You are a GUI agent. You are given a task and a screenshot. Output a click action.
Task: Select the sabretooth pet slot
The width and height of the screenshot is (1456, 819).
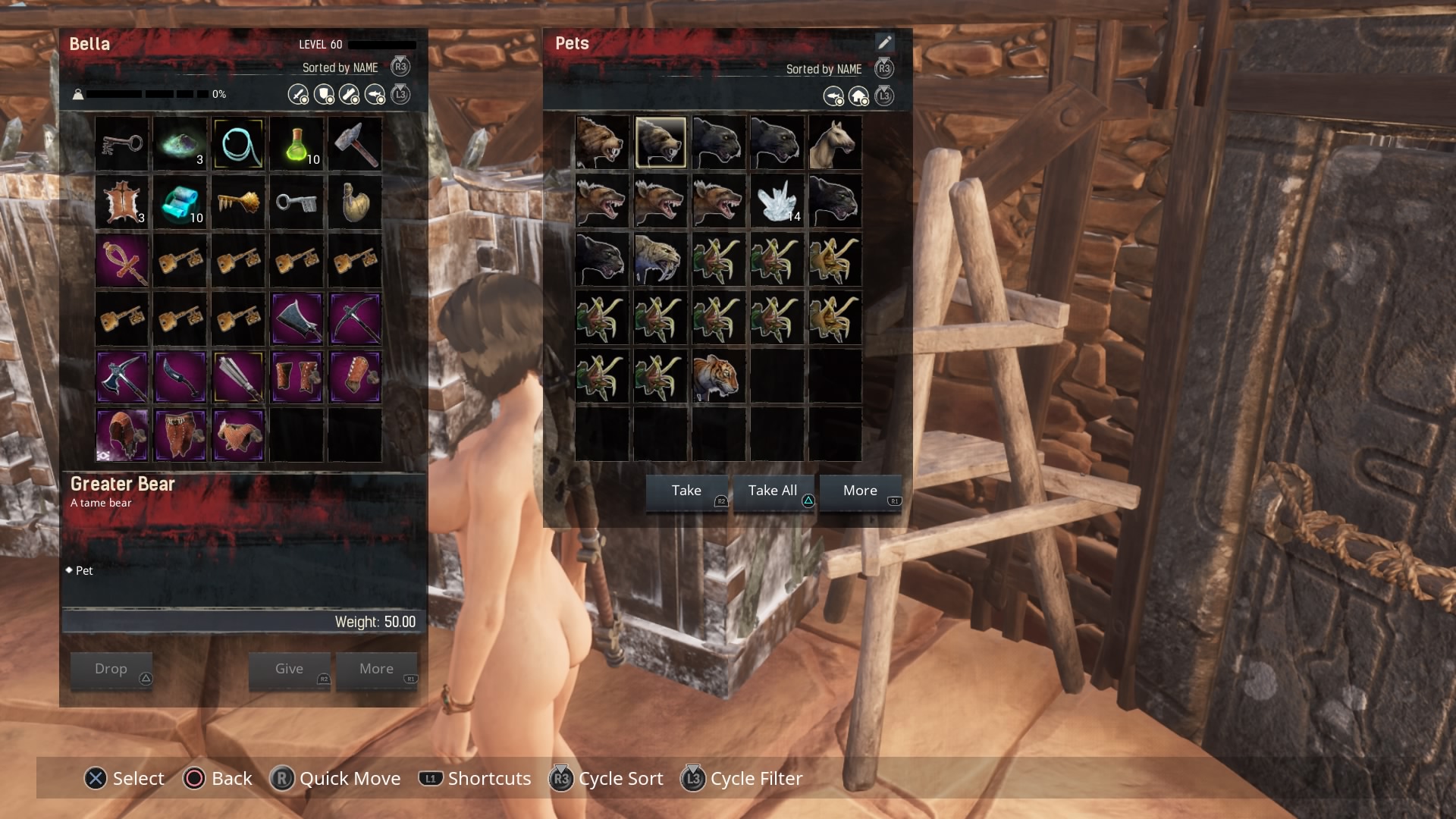click(x=660, y=260)
